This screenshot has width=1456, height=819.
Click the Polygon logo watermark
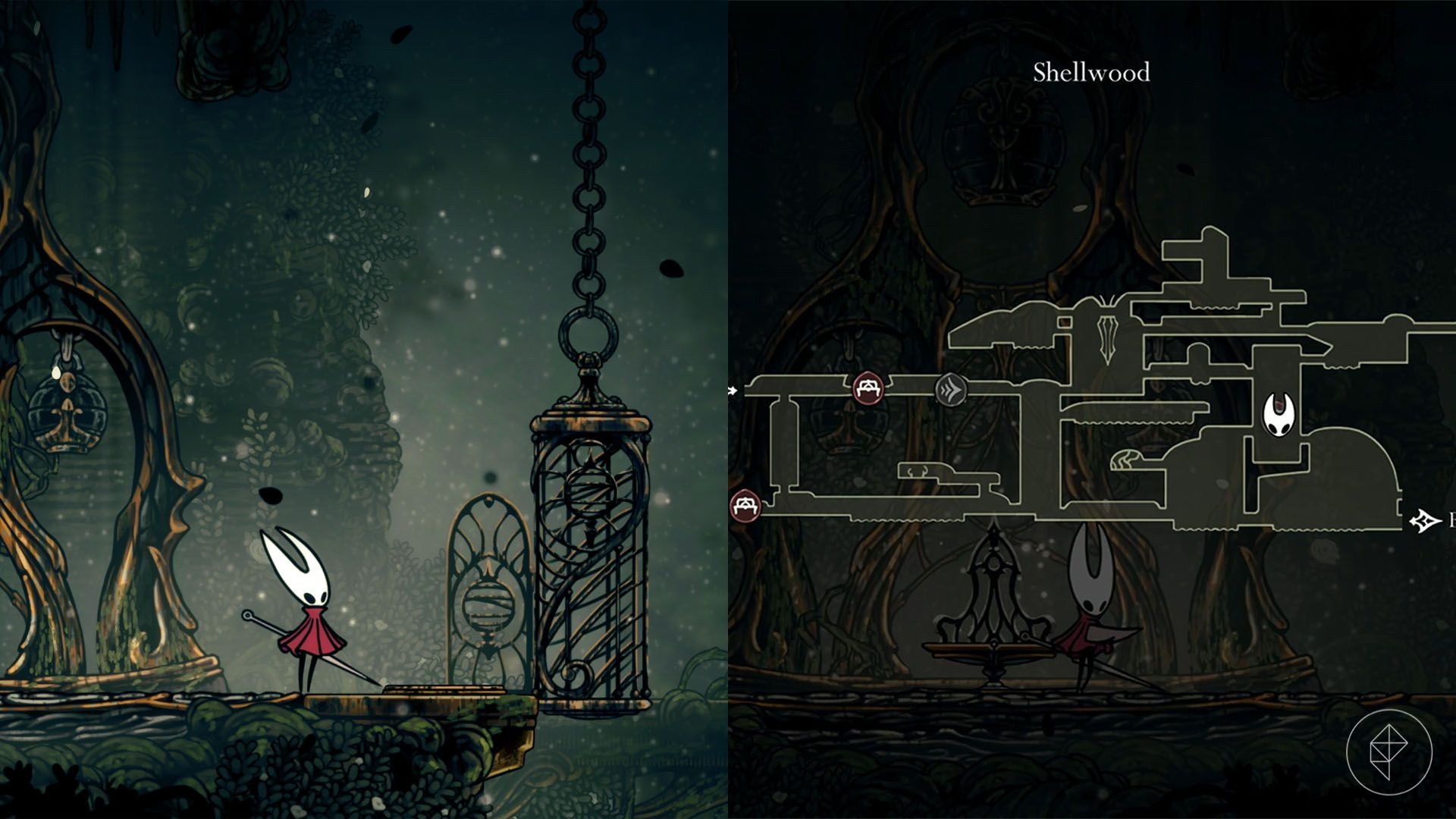(x=1389, y=752)
